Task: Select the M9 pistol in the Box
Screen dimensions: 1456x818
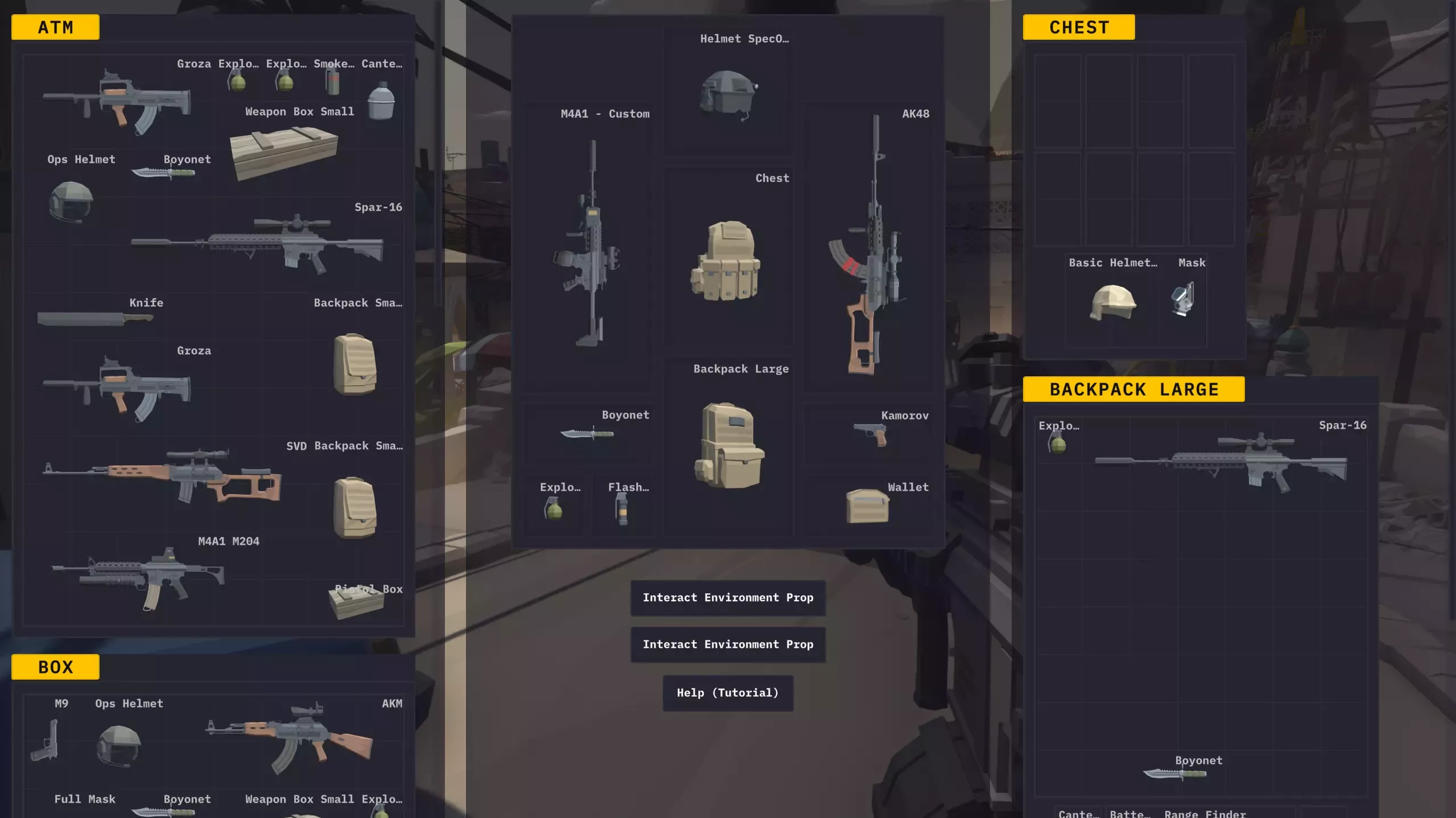Action: pyautogui.click(x=46, y=740)
